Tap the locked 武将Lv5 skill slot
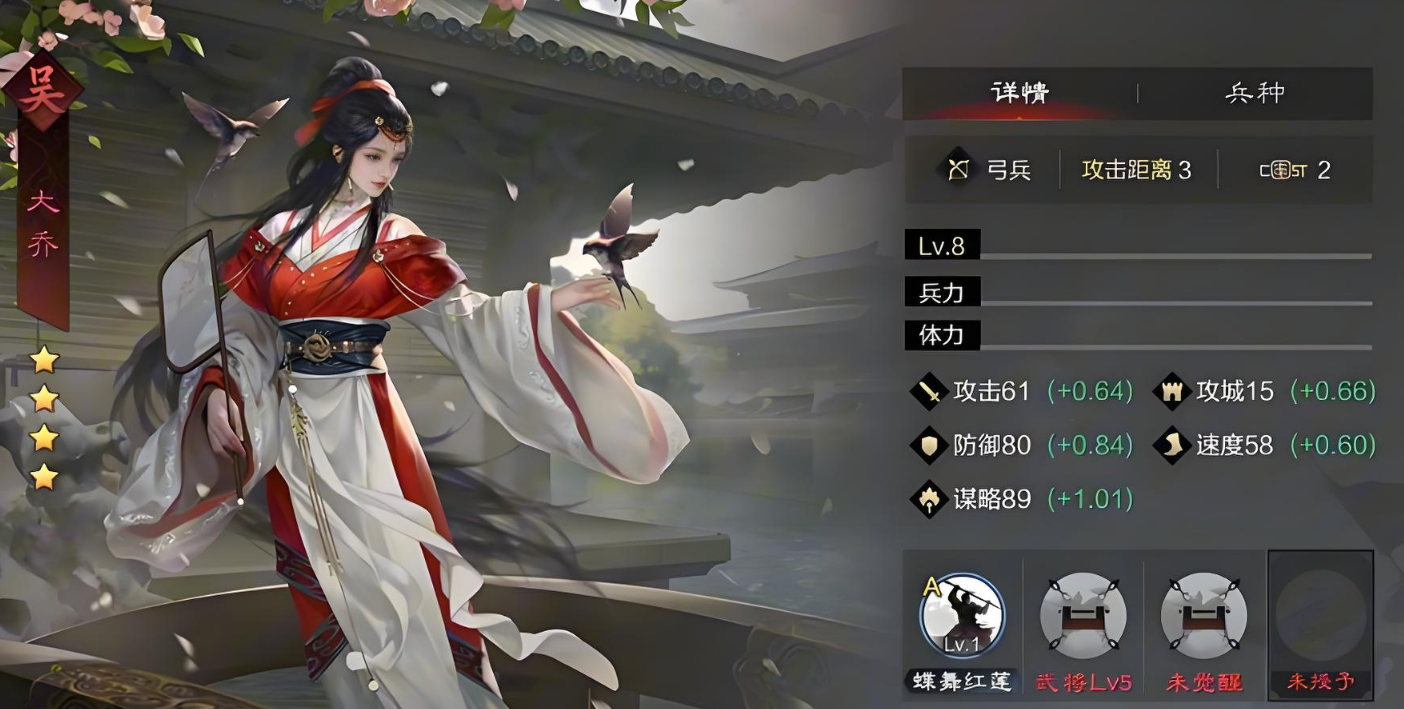This screenshot has width=1404, height=709. click(1083, 616)
